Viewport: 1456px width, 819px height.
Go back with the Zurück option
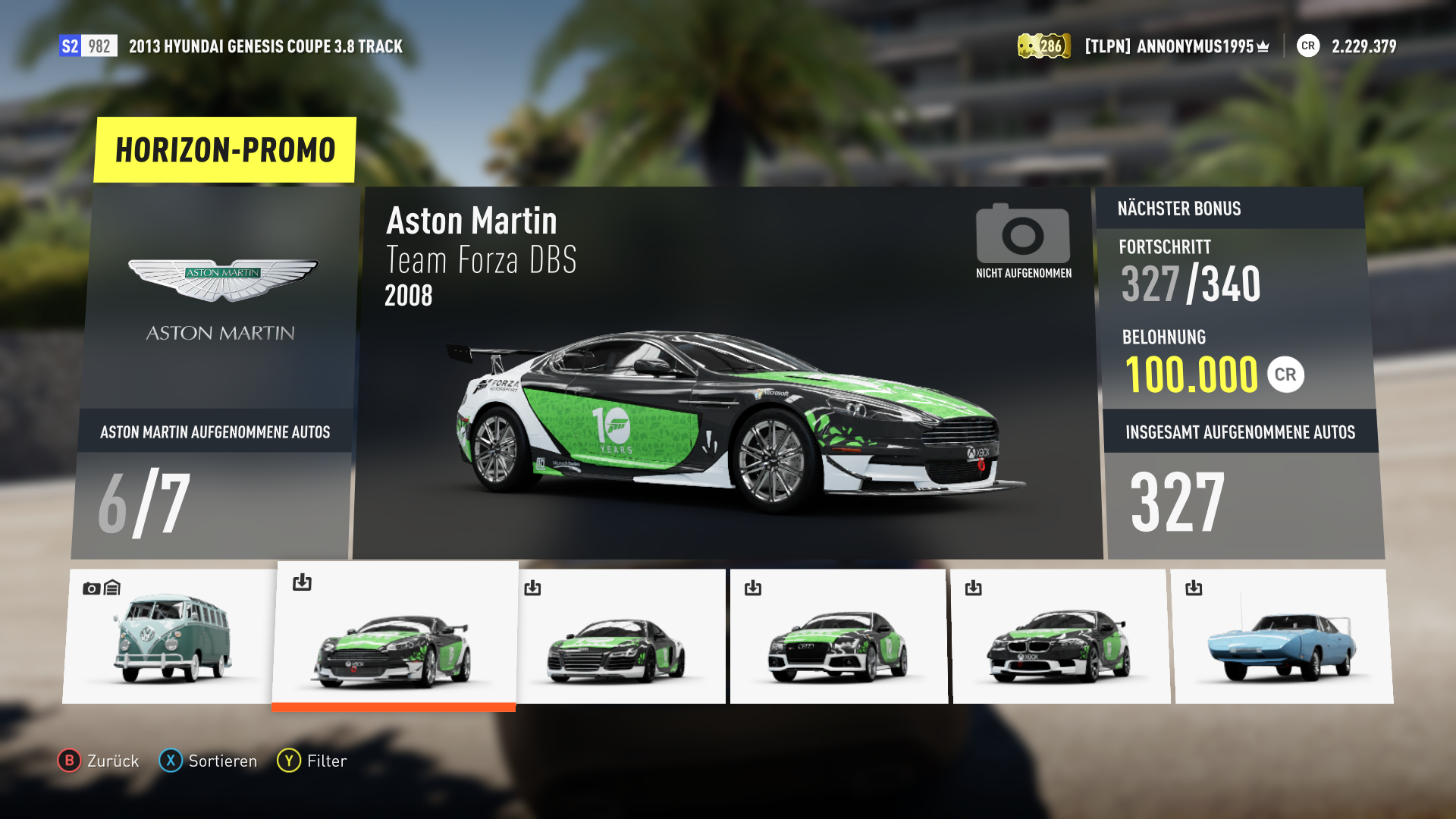tap(99, 761)
